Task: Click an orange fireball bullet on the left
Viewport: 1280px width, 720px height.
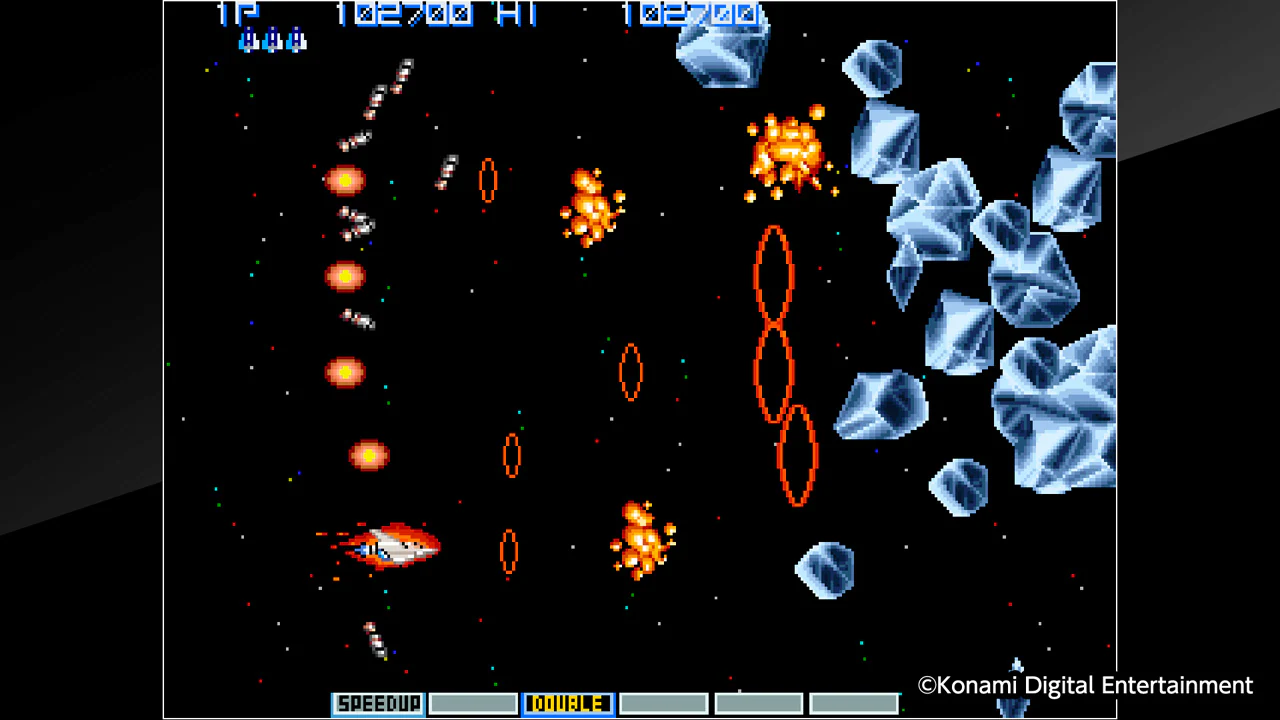Action: (345, 275)
